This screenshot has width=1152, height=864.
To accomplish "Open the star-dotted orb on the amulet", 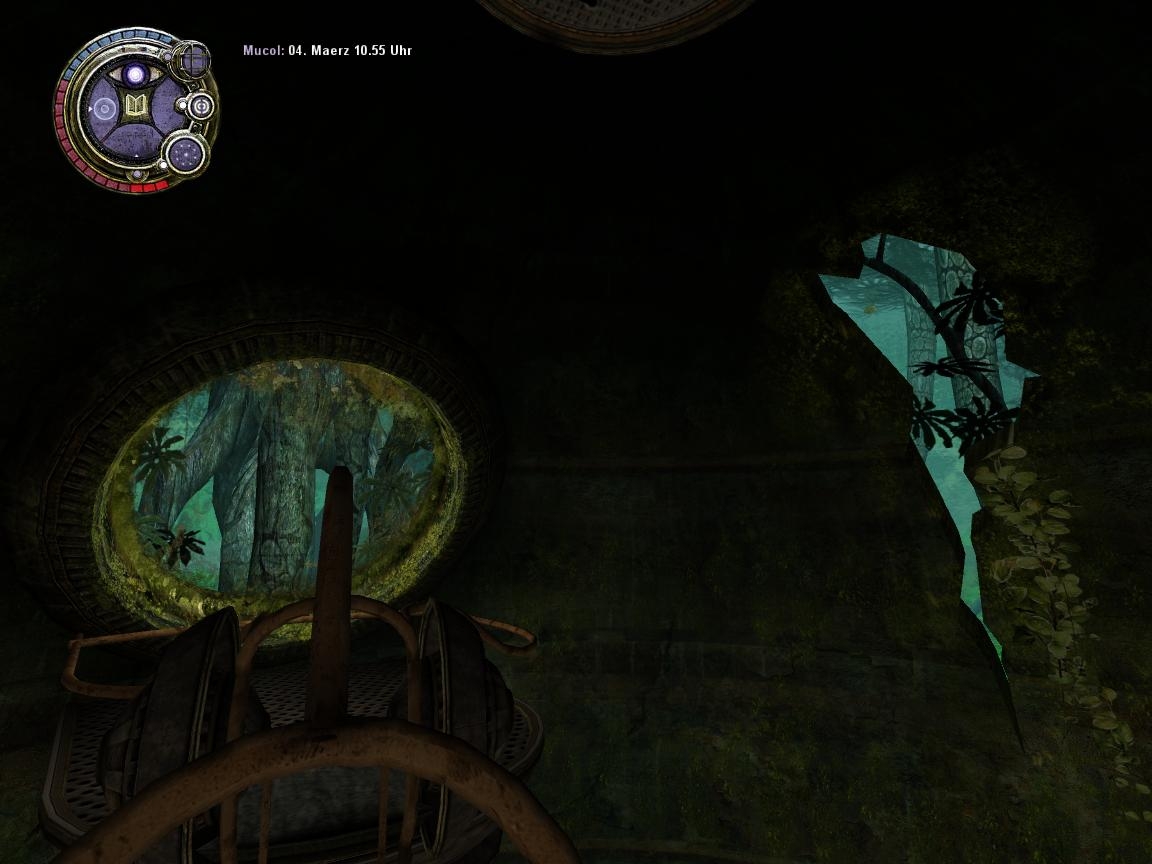I will pos(185,153).
